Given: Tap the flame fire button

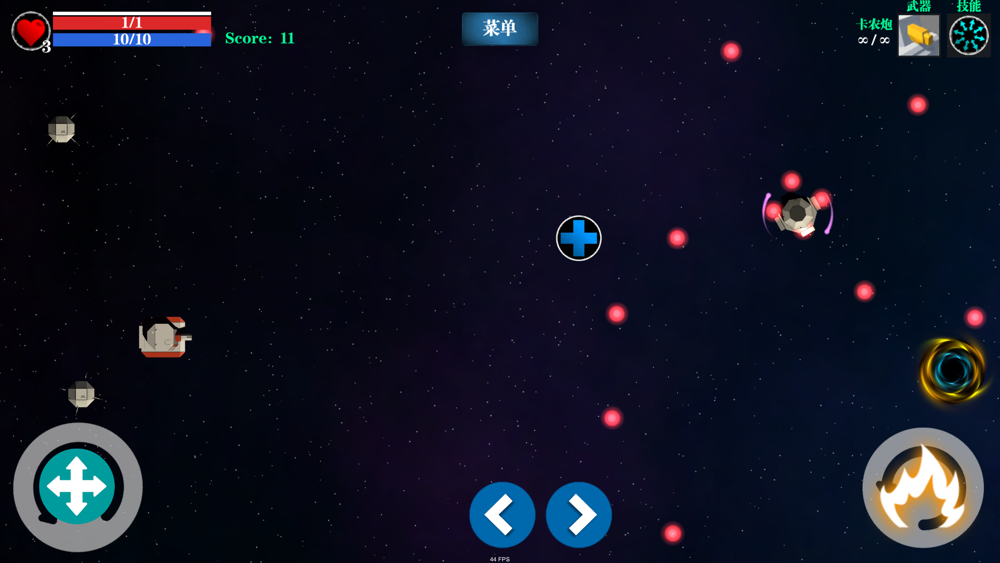Looking at the screenshot, I should [x=923, y=488].
